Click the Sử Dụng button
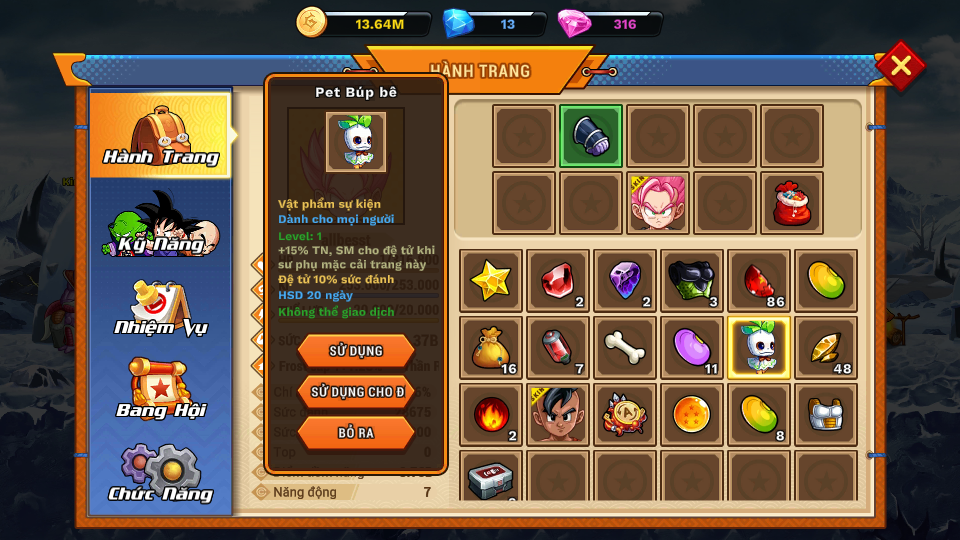This screenshot has height=540, width=960. 355,351
